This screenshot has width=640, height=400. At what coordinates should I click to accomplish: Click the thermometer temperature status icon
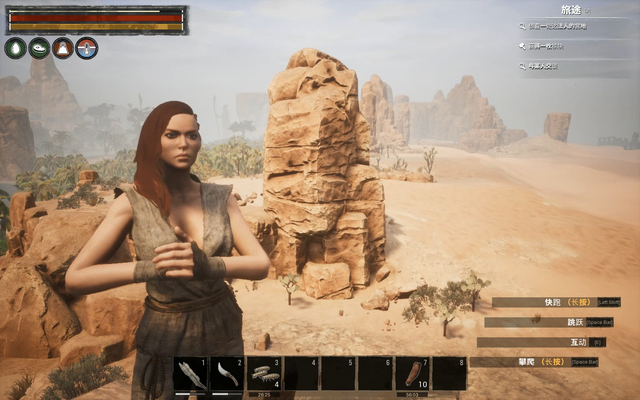coord(87,48)
